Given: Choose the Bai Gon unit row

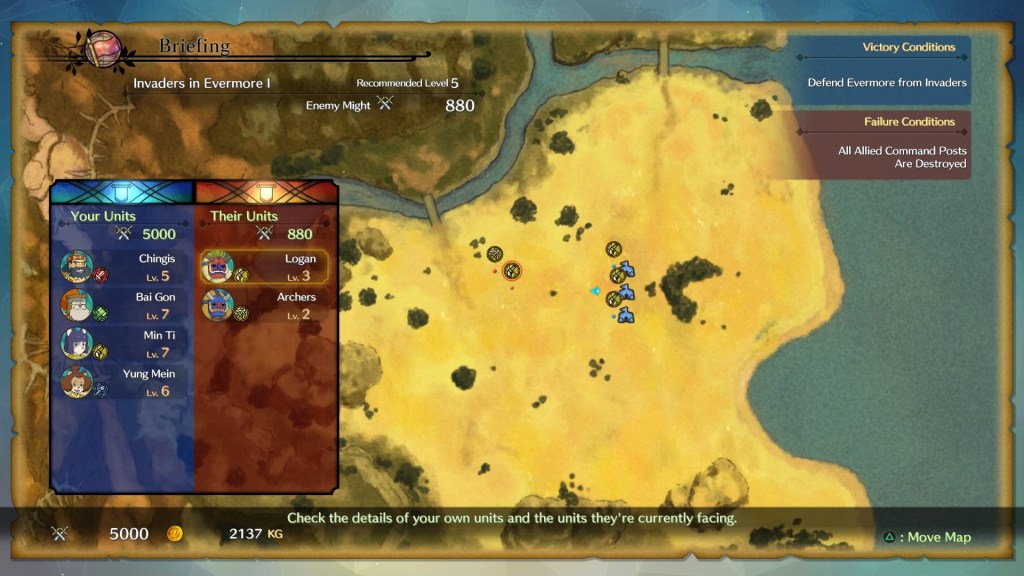Looking at the screenshot, I should pyautogui.click(x=120, y=305).
